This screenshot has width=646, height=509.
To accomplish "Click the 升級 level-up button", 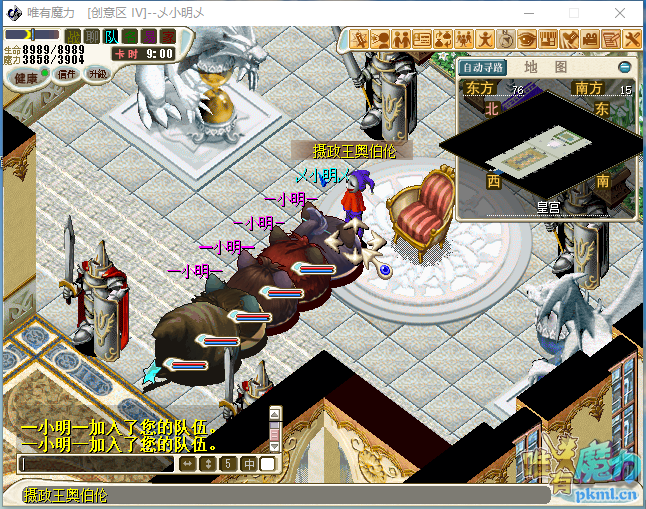I will pyautogui.click(x=97, y=74).
